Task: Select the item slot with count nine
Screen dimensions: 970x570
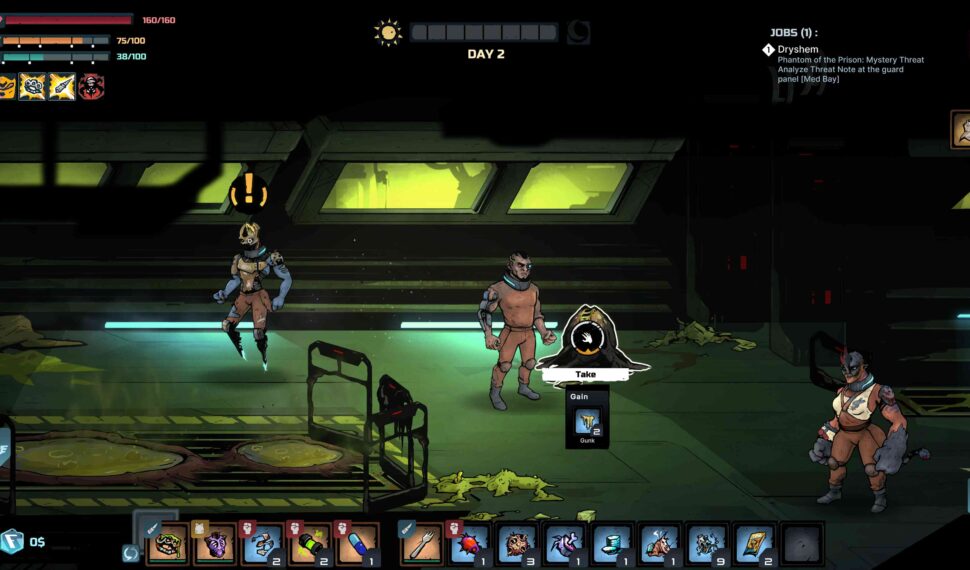Action: (x=707, y=544)
